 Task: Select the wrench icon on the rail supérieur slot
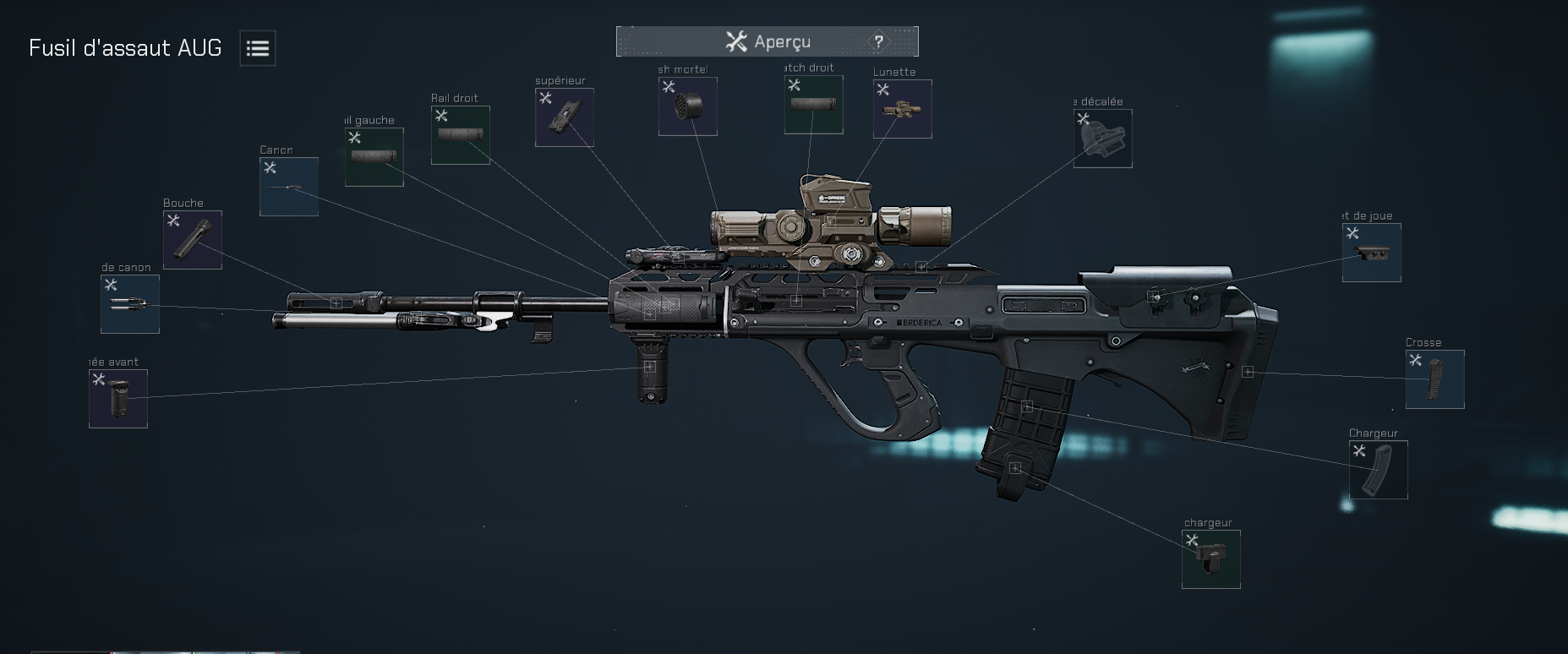point(544,98)
